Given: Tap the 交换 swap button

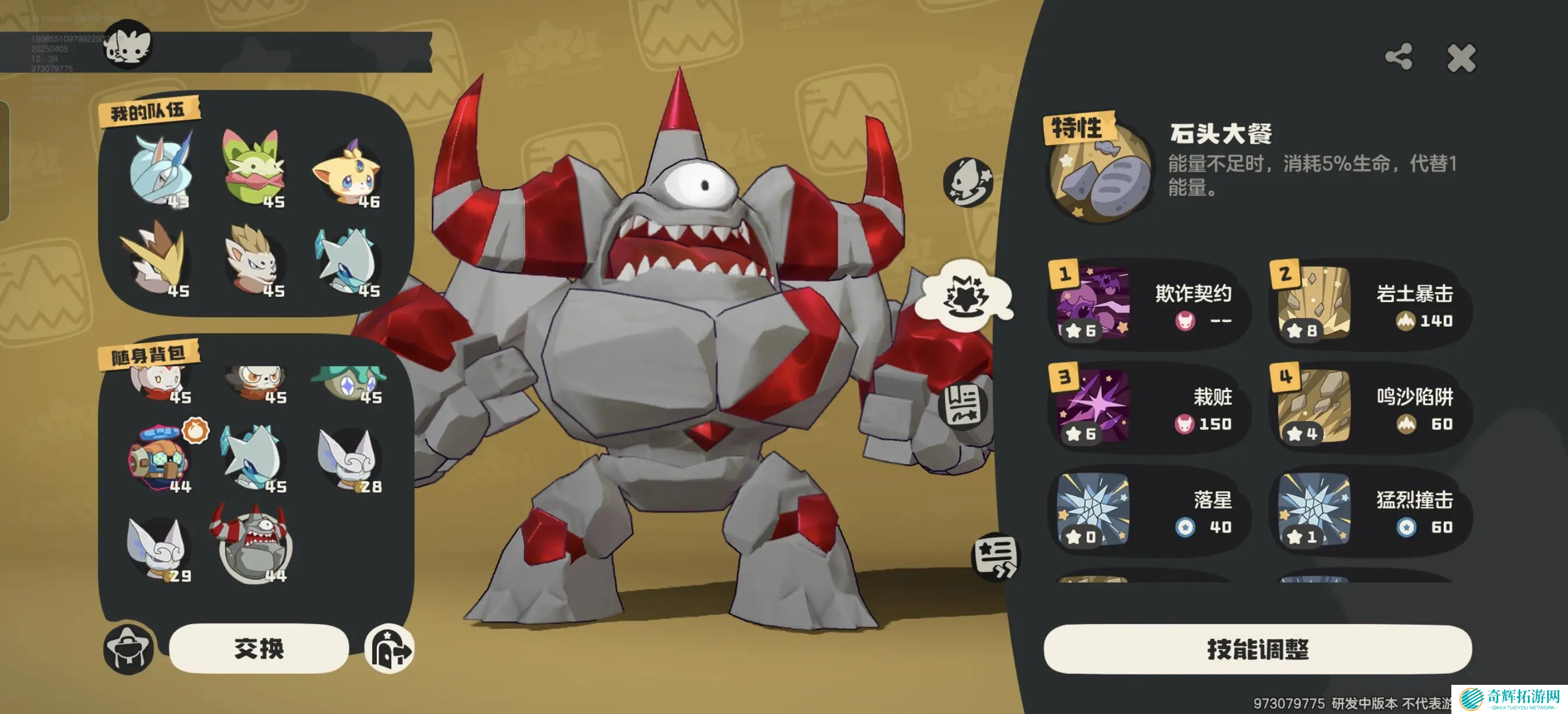Looking at the screenshot, I should [258, 648].
